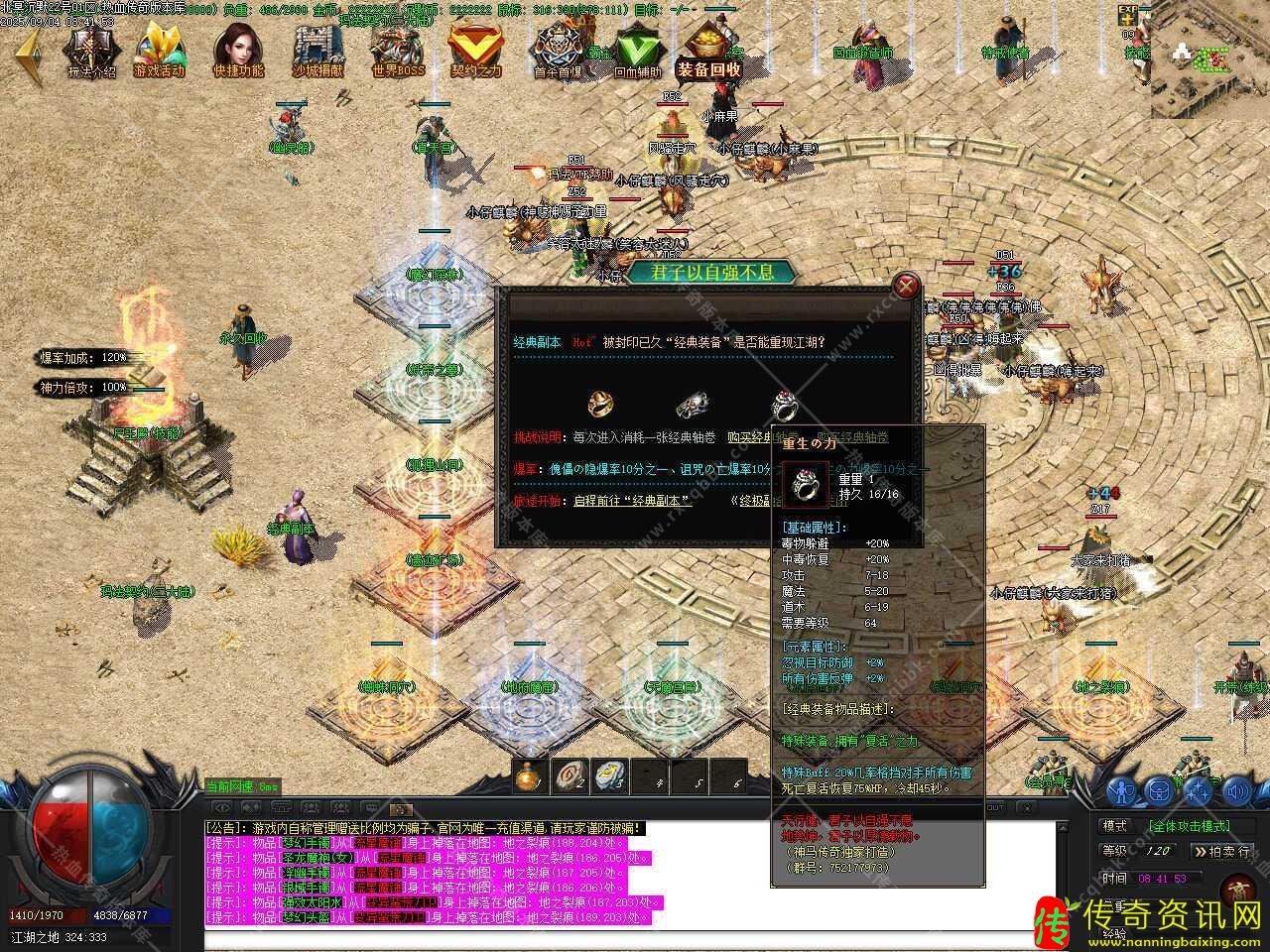Click the 购买经典轴卷 purchase link

(x=765, y=437)
